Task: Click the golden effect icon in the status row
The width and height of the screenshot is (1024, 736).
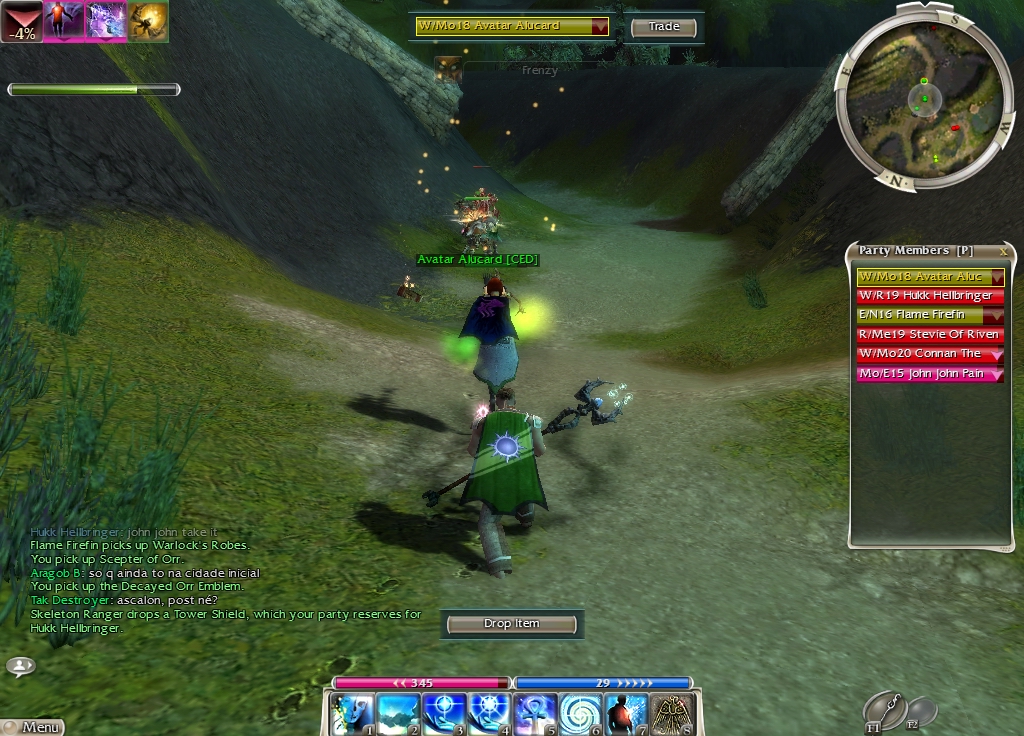Action: (148, 21)
